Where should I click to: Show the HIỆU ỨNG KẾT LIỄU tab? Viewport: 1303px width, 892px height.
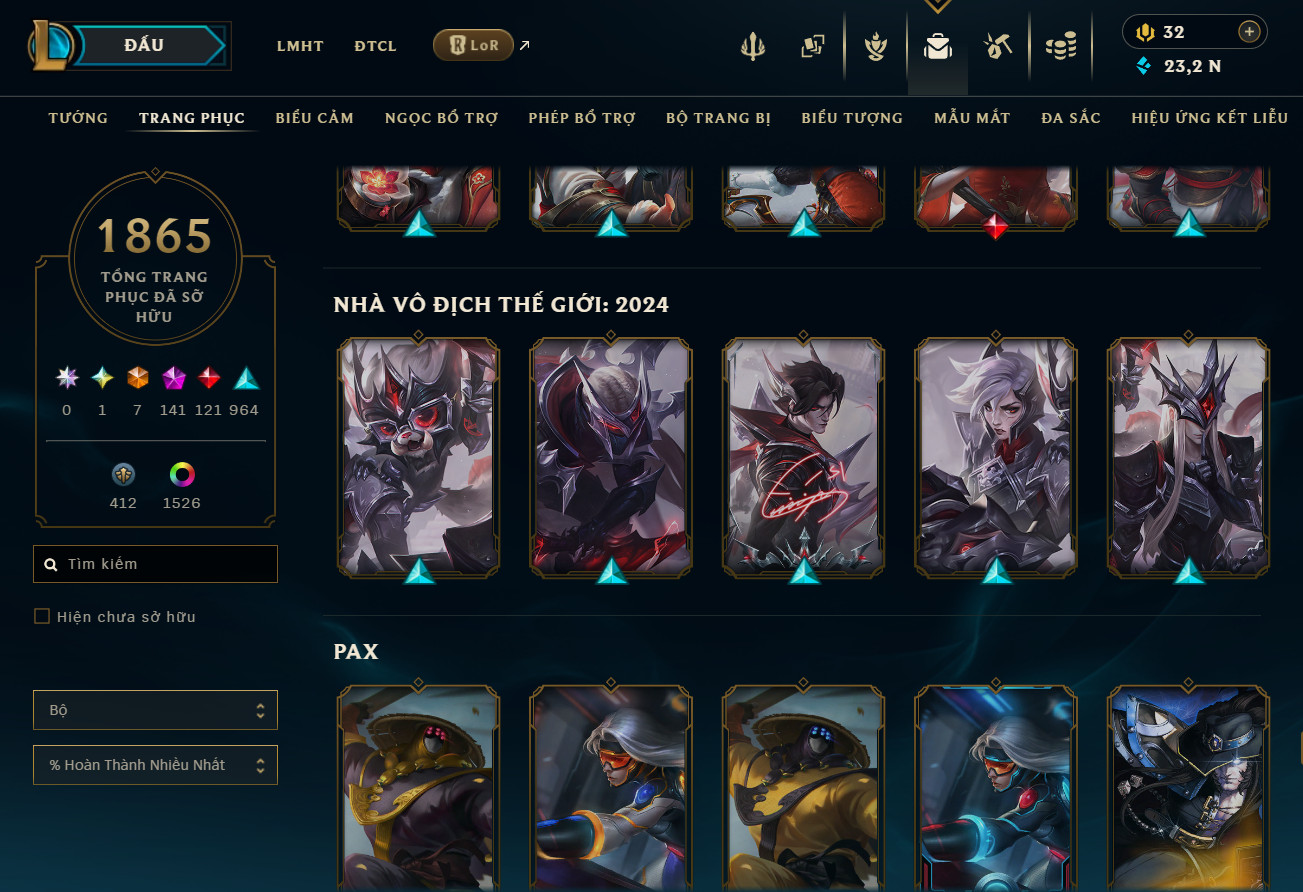point(1209,118)
